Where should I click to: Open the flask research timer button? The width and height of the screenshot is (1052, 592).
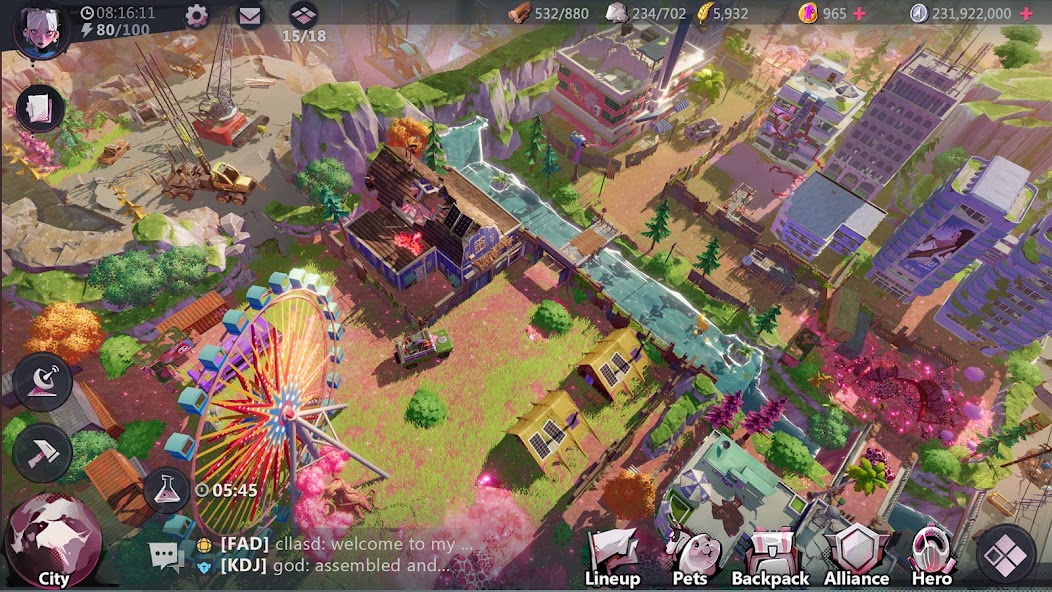167,490
